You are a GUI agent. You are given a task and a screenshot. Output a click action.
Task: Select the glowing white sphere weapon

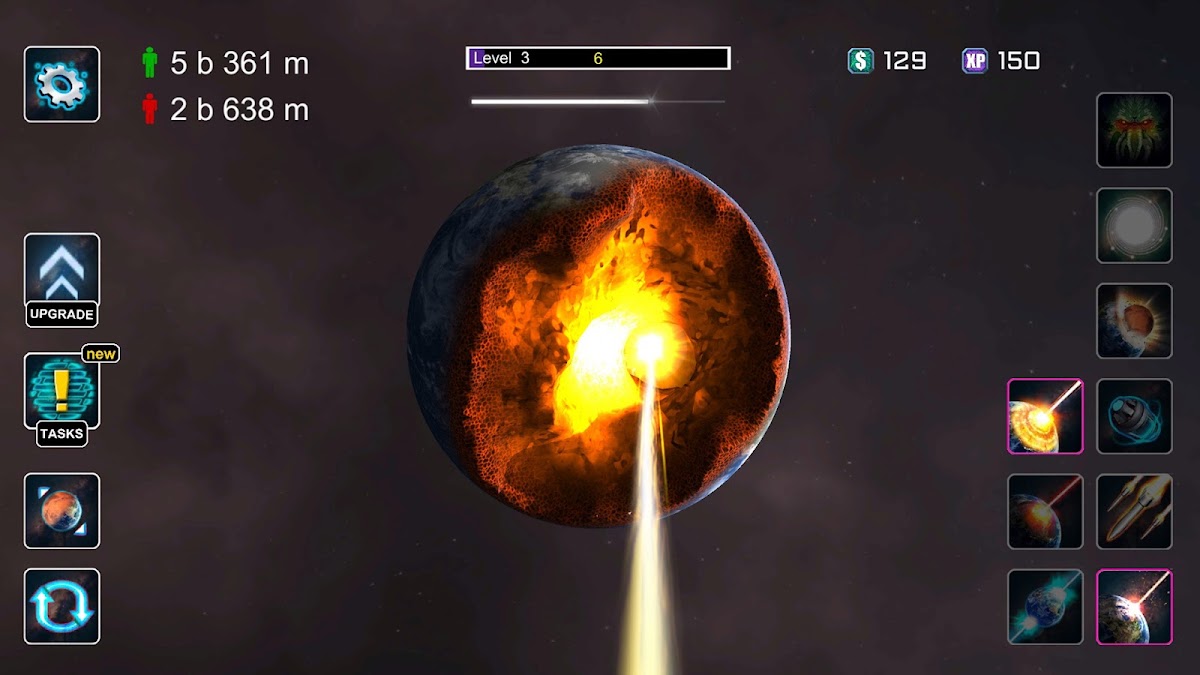pyautogui.click(x=1134, y=226)
